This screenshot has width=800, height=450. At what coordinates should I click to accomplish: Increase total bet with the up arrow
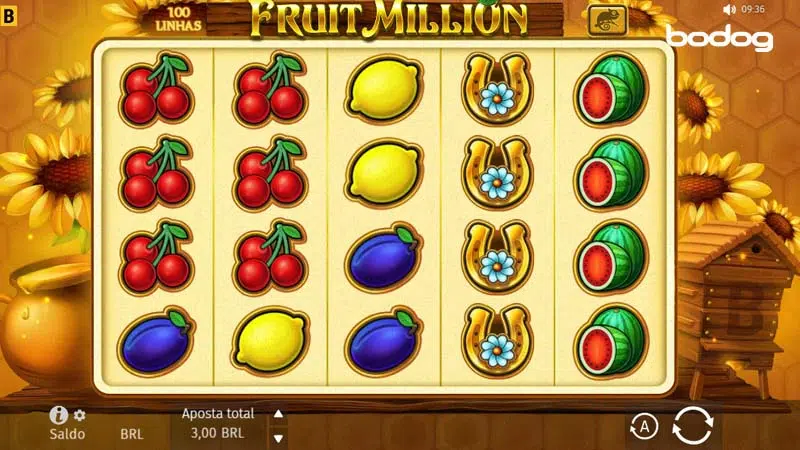(x=279, y=414)
